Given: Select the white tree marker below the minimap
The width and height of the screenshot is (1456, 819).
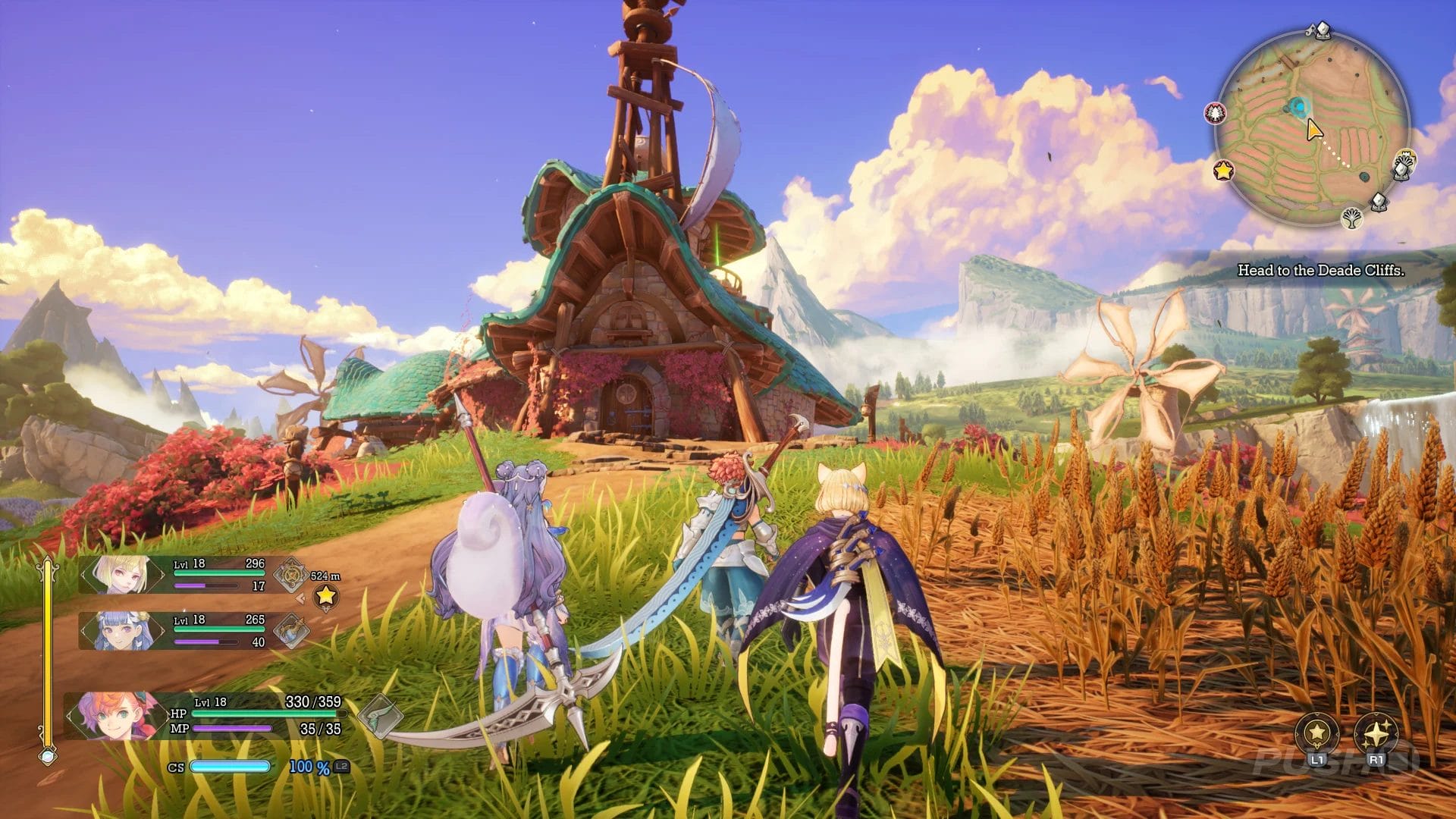Looking at the screenshot, I should (x=1351, y=218).
